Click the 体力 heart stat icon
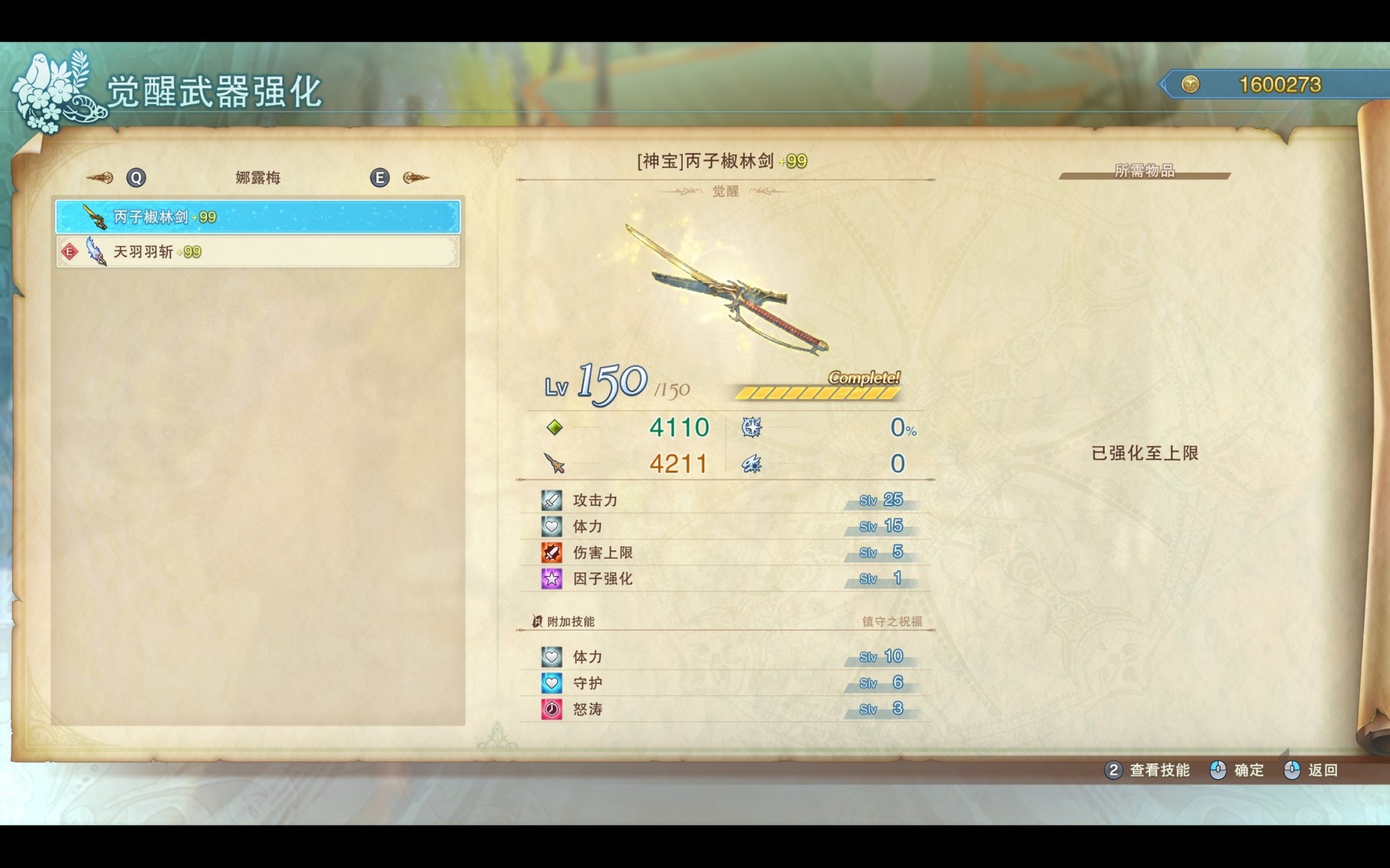Screen dimensions: 1390x868 (550, 527)
